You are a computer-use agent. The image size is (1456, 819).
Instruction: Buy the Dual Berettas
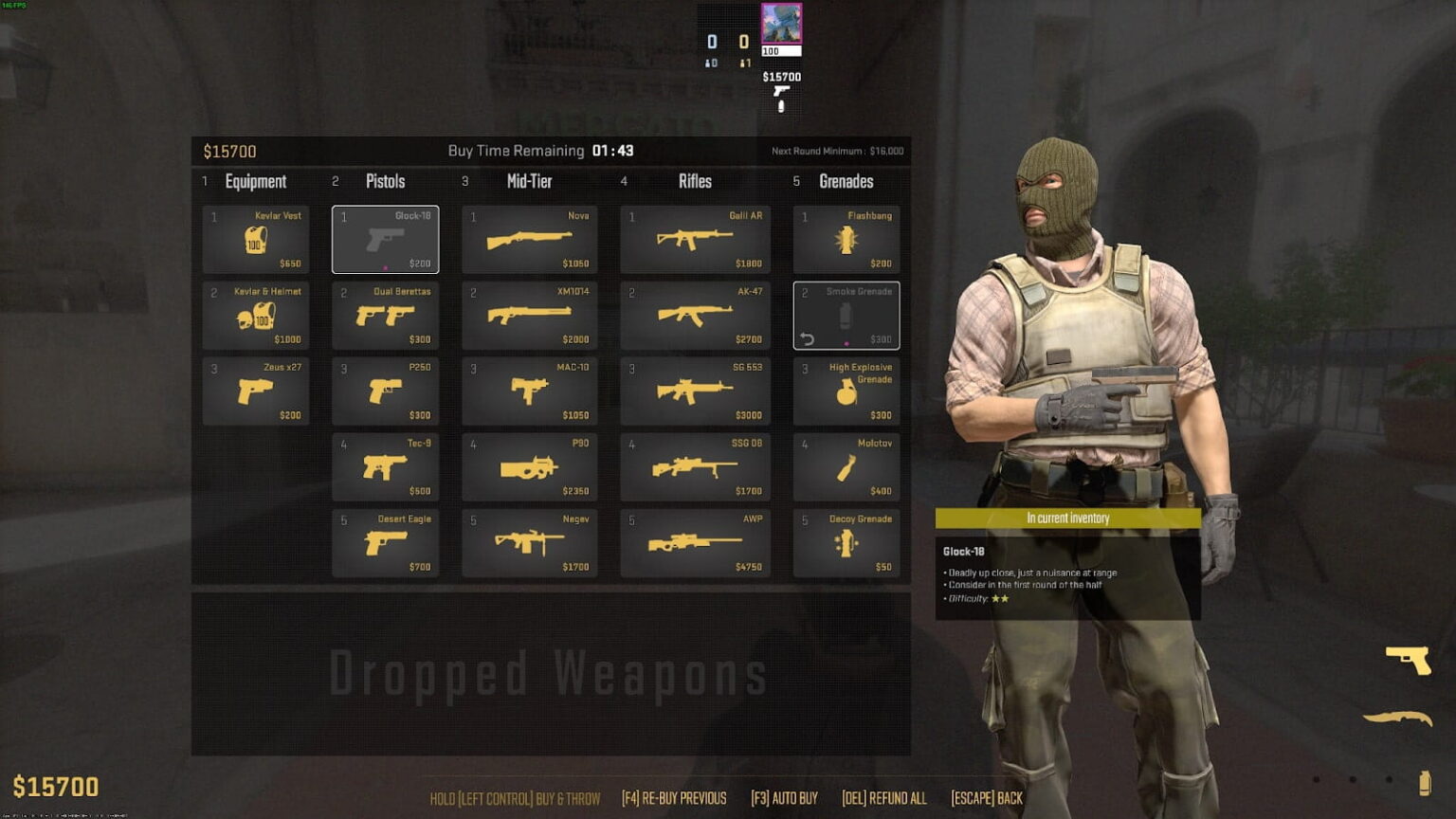point(386,315)
